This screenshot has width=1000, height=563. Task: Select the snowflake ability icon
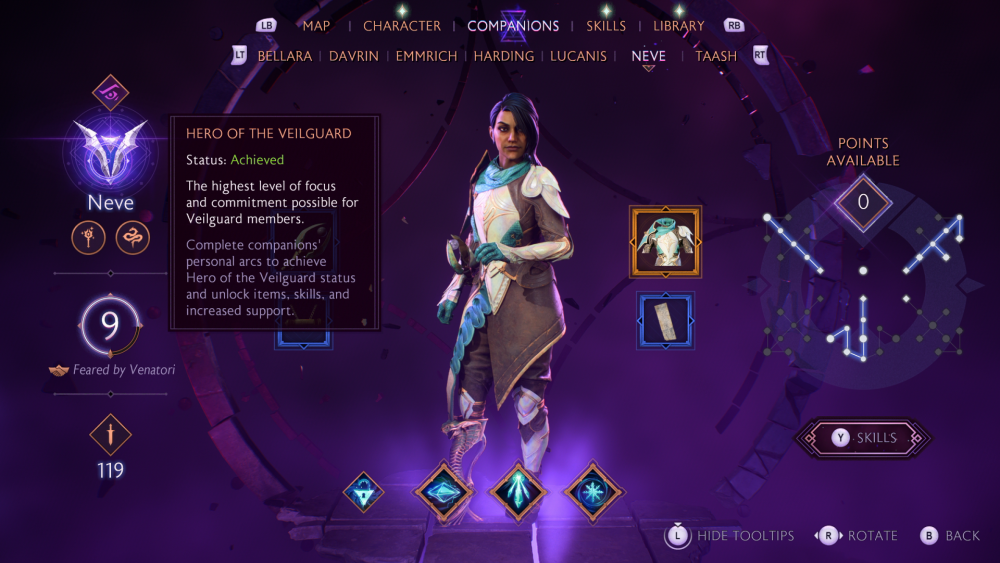[x=594, y=492]
